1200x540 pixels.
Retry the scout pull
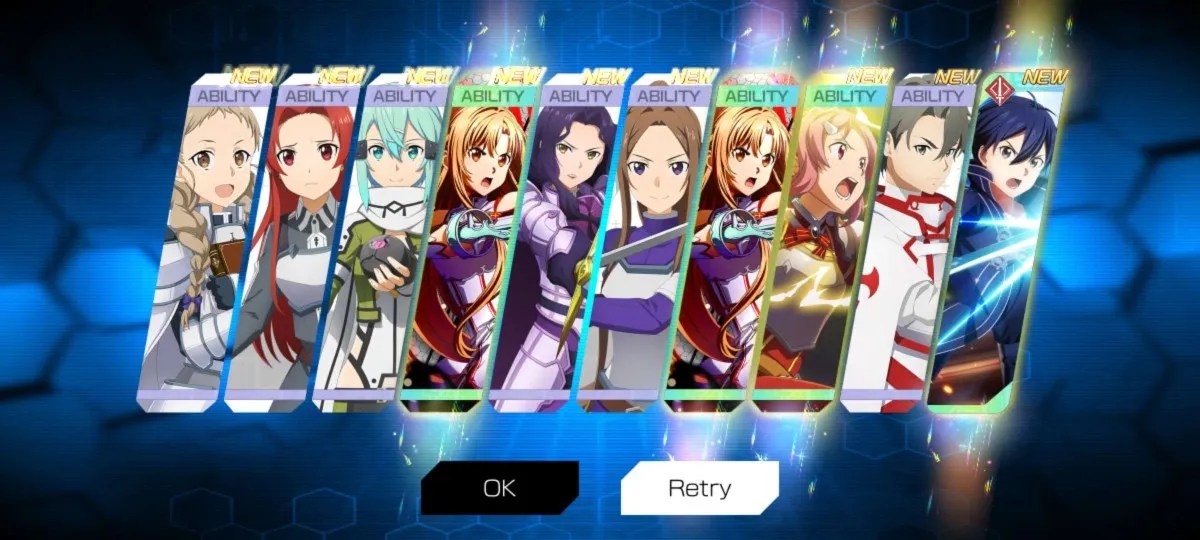point(699,488)
